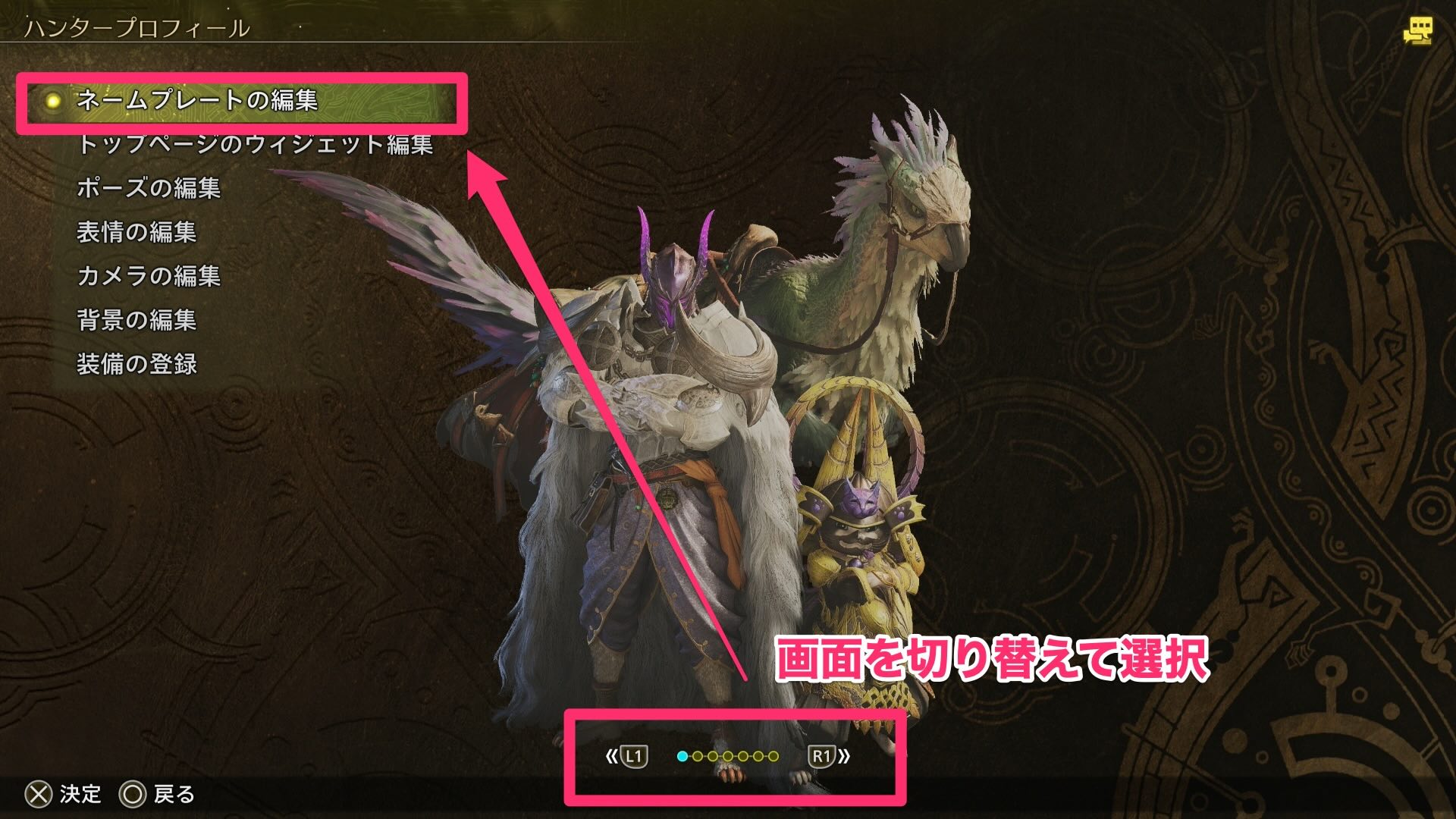Click the last page indicator dot
Viewport: 1456px width, 819px height.
tap(773, 756)
